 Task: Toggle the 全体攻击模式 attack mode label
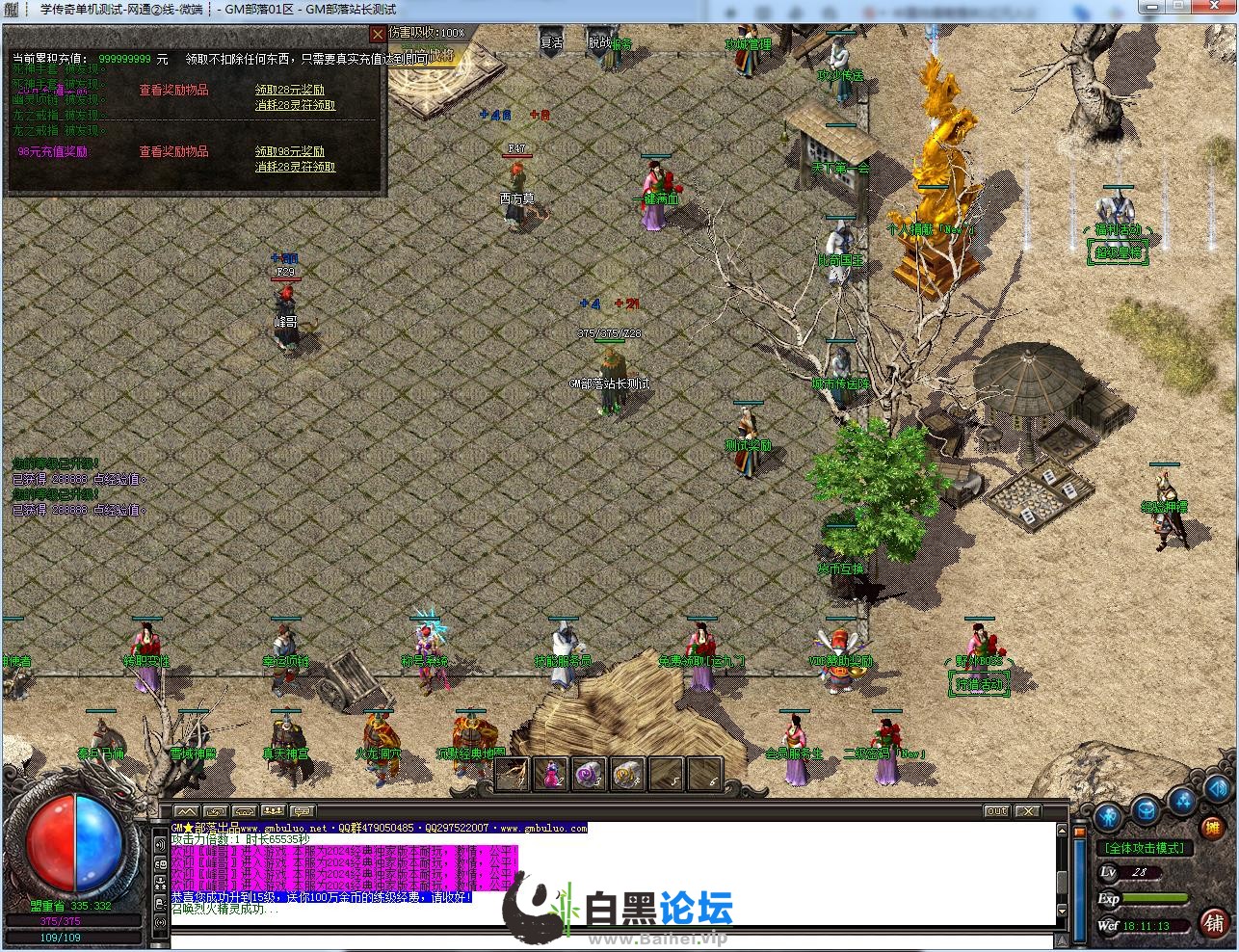(1145, 848)
